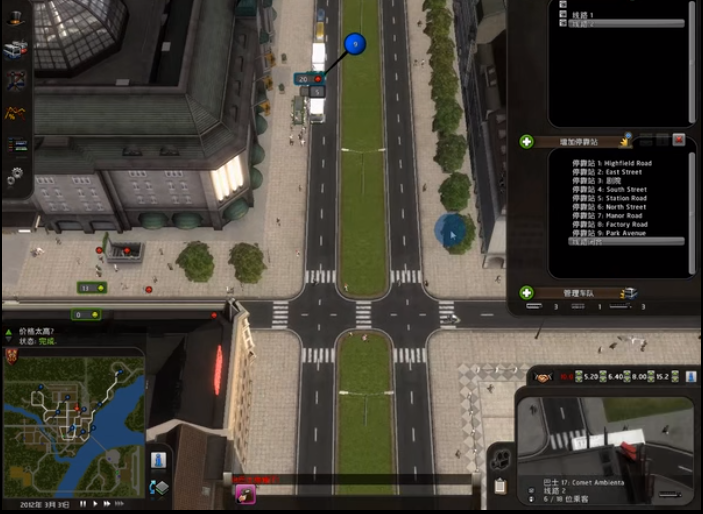Open the clipboard icon beside vehicle preview
The width and height of the screenshot is (703, 514).
tap(500, 487)
